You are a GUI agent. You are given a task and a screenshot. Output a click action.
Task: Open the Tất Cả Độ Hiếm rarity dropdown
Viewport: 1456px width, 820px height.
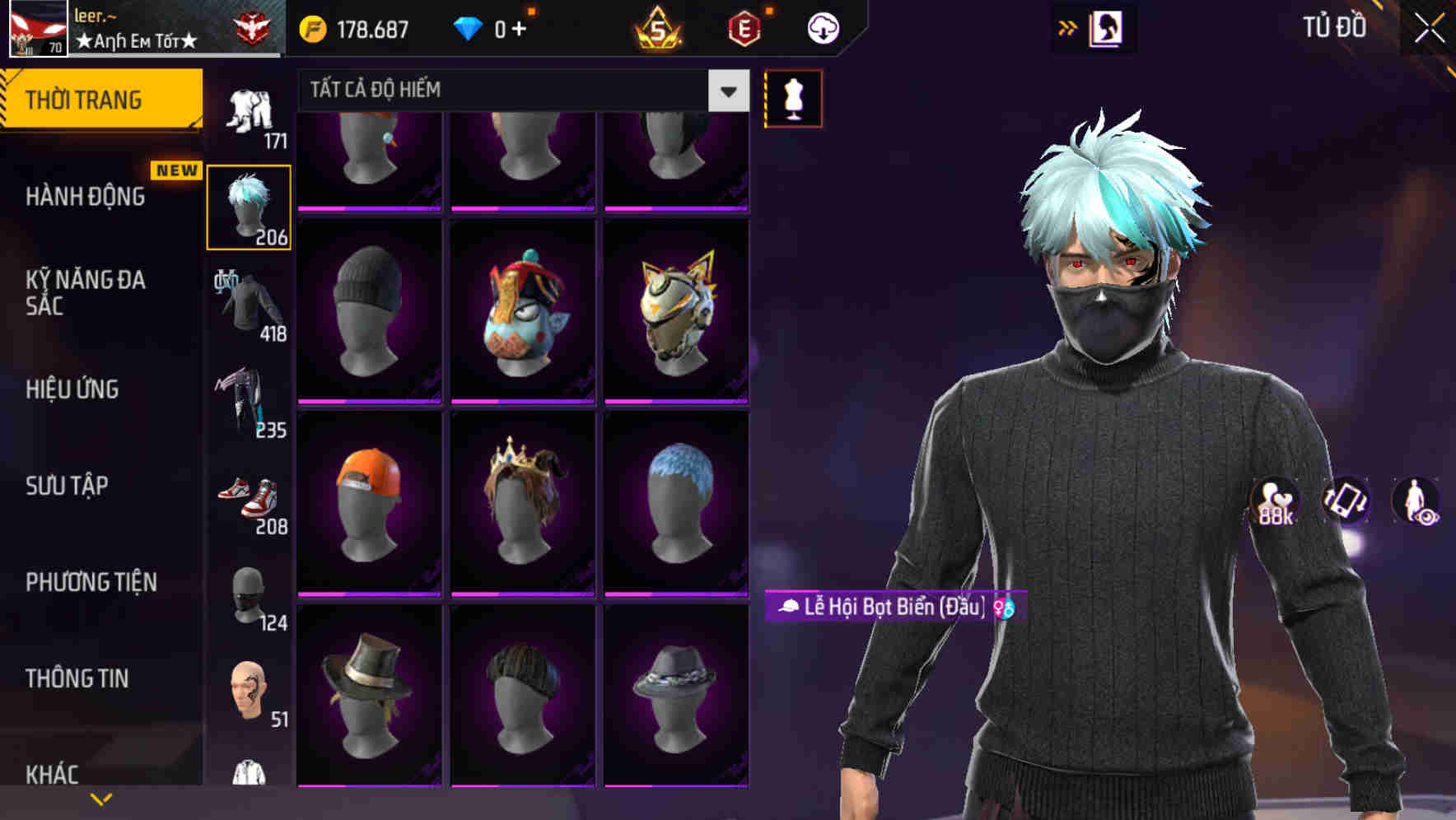(x=519, y=91)
